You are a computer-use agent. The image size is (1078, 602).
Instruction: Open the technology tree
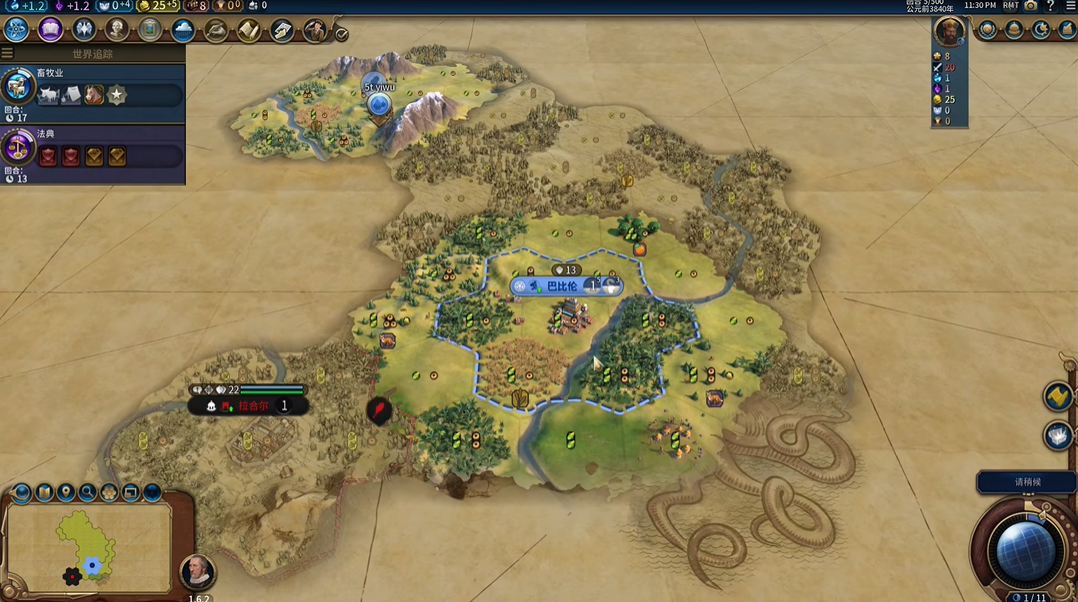17,30
